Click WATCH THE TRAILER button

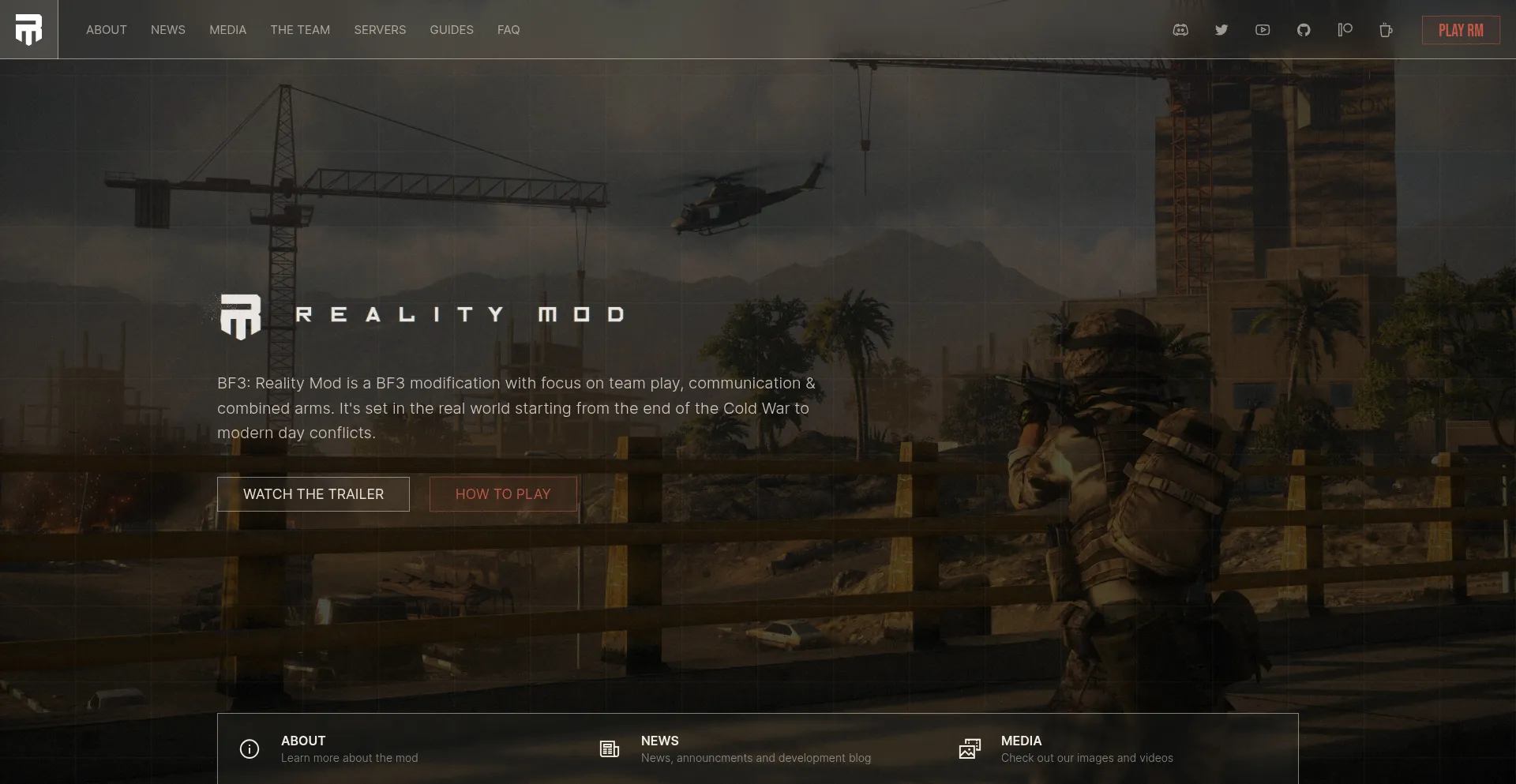point(313,494)
